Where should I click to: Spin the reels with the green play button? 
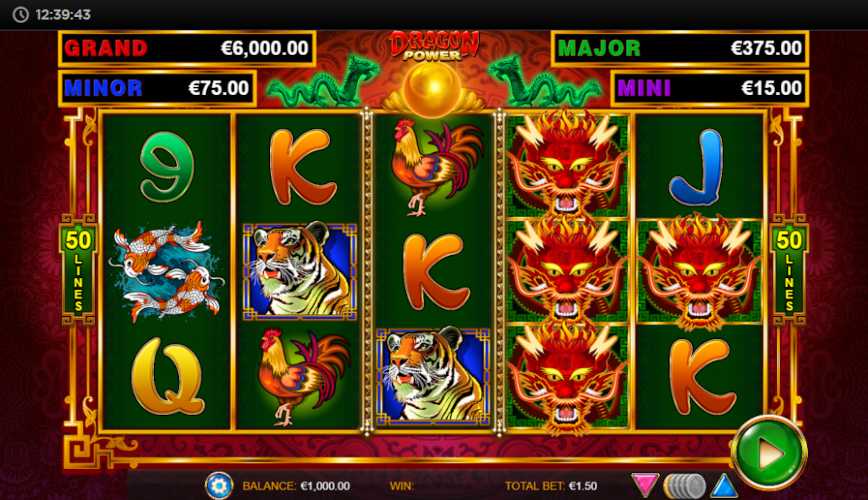[x=768, y=453]
